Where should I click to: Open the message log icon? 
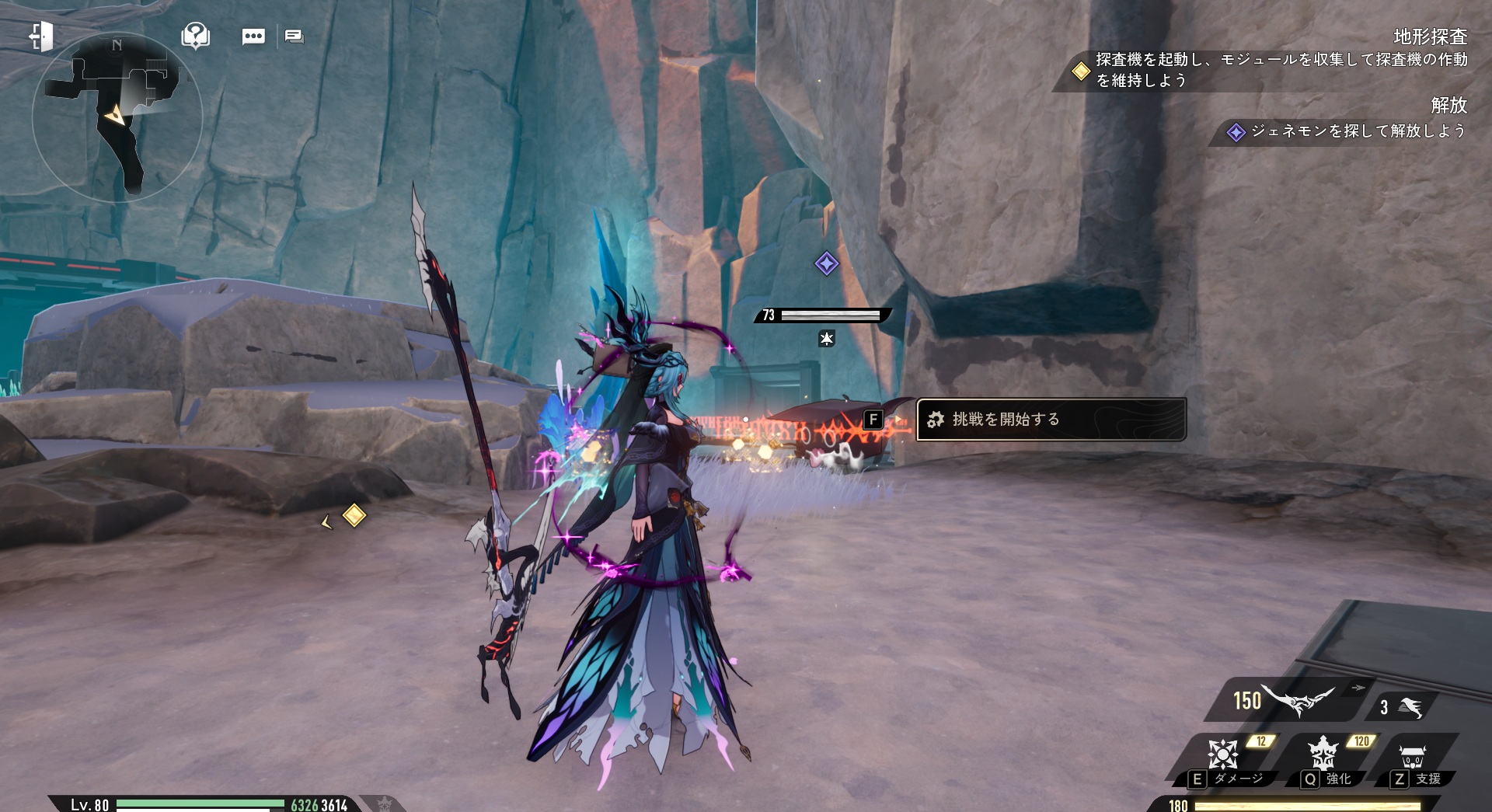(x=294, y=37)
